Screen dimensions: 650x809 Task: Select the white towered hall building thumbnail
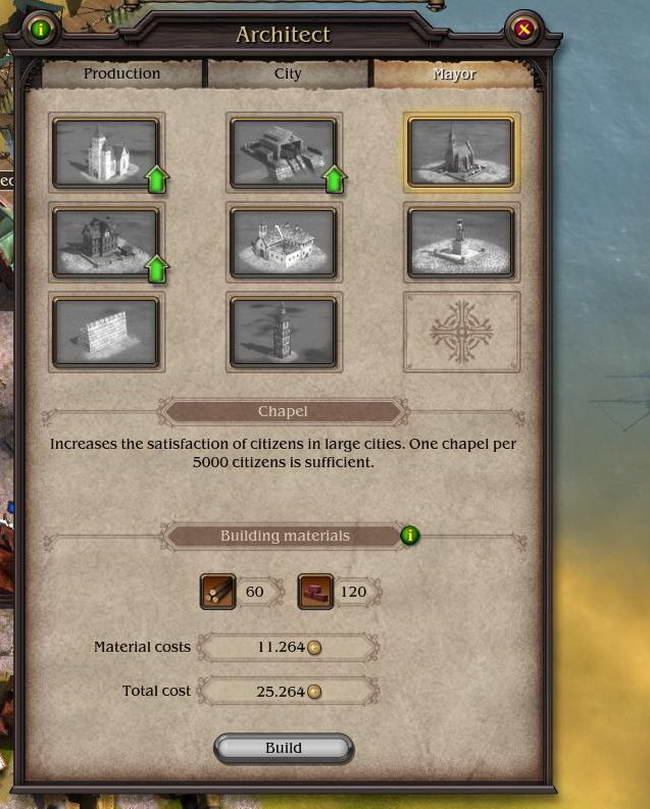[x=106, y=153]
